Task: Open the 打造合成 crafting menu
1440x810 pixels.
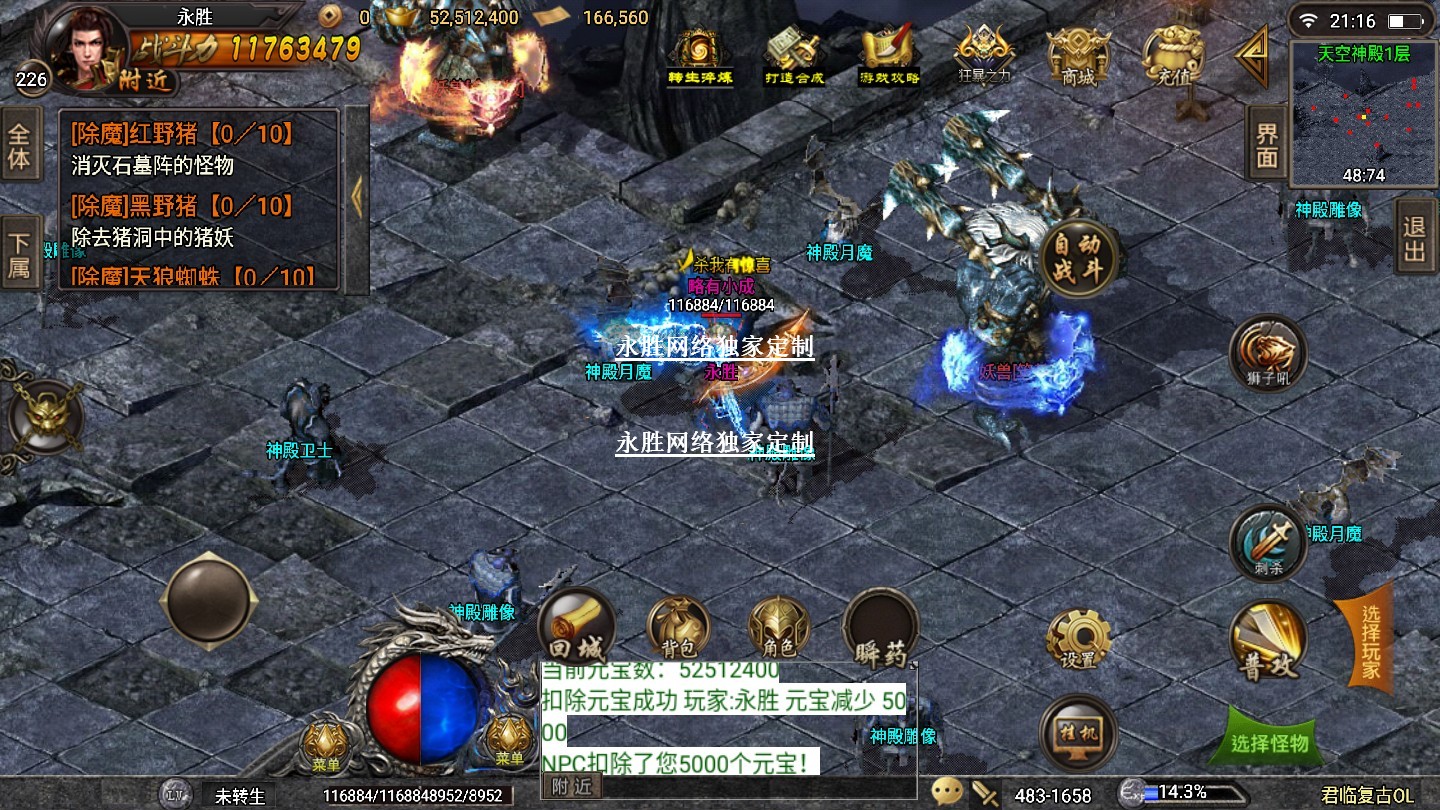Action: (x=793, y=56)
